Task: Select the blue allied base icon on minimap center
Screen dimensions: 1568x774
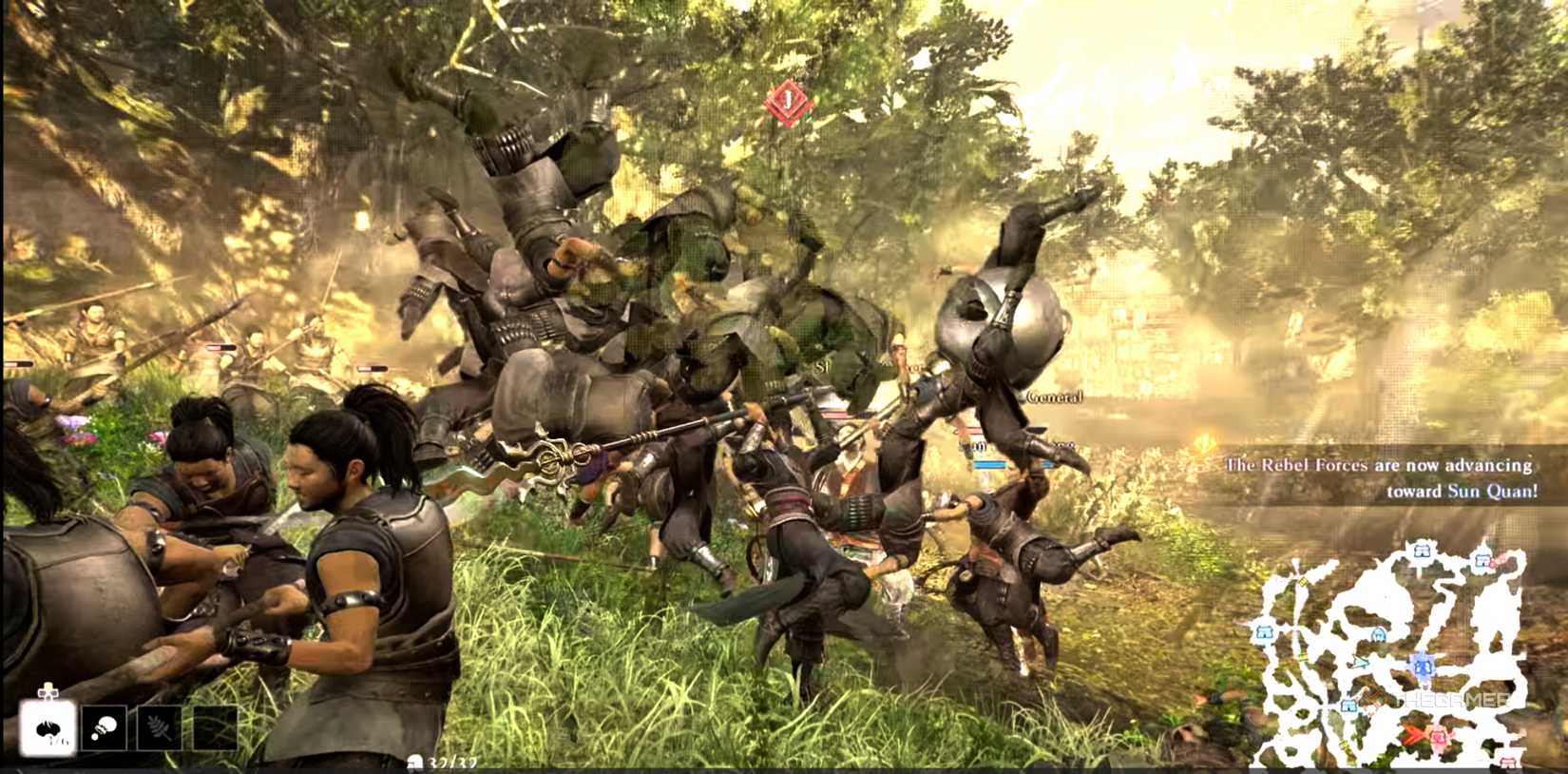Action: (x=1422, y=666)
